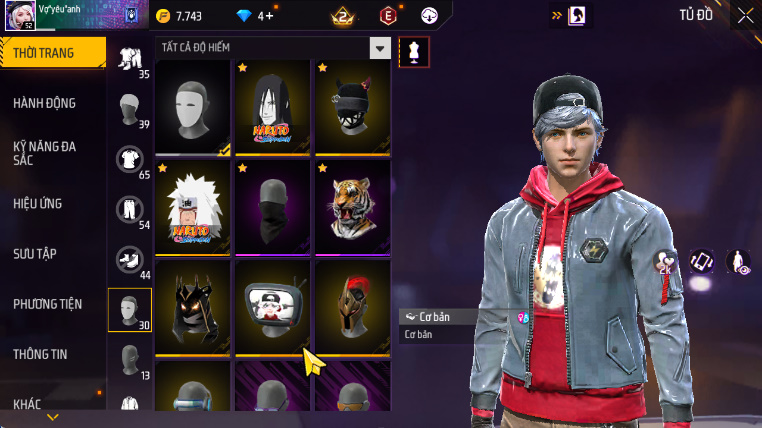Open the mannequin outfit preset icon
762x428 pixels.
coord(413,52)
